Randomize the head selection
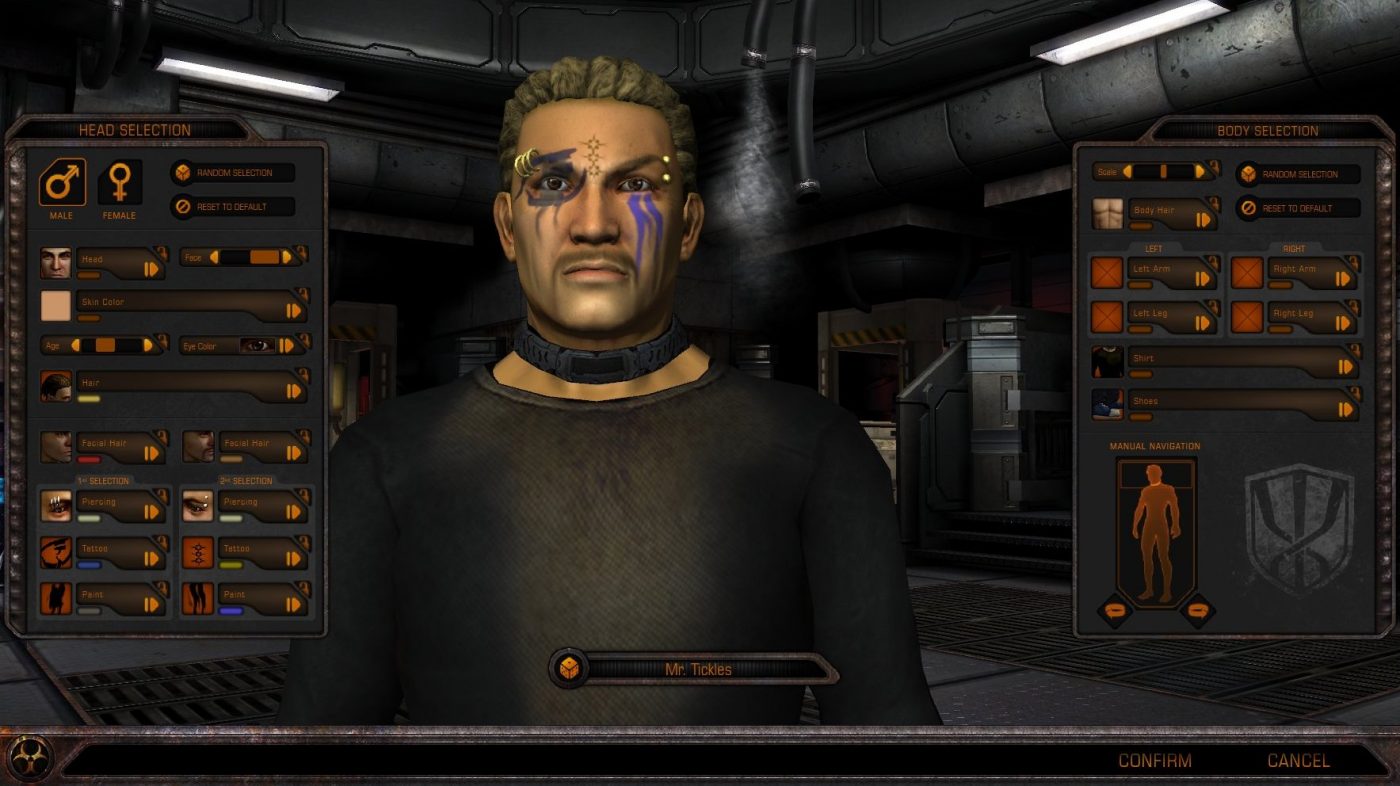 tap(233, 173)
